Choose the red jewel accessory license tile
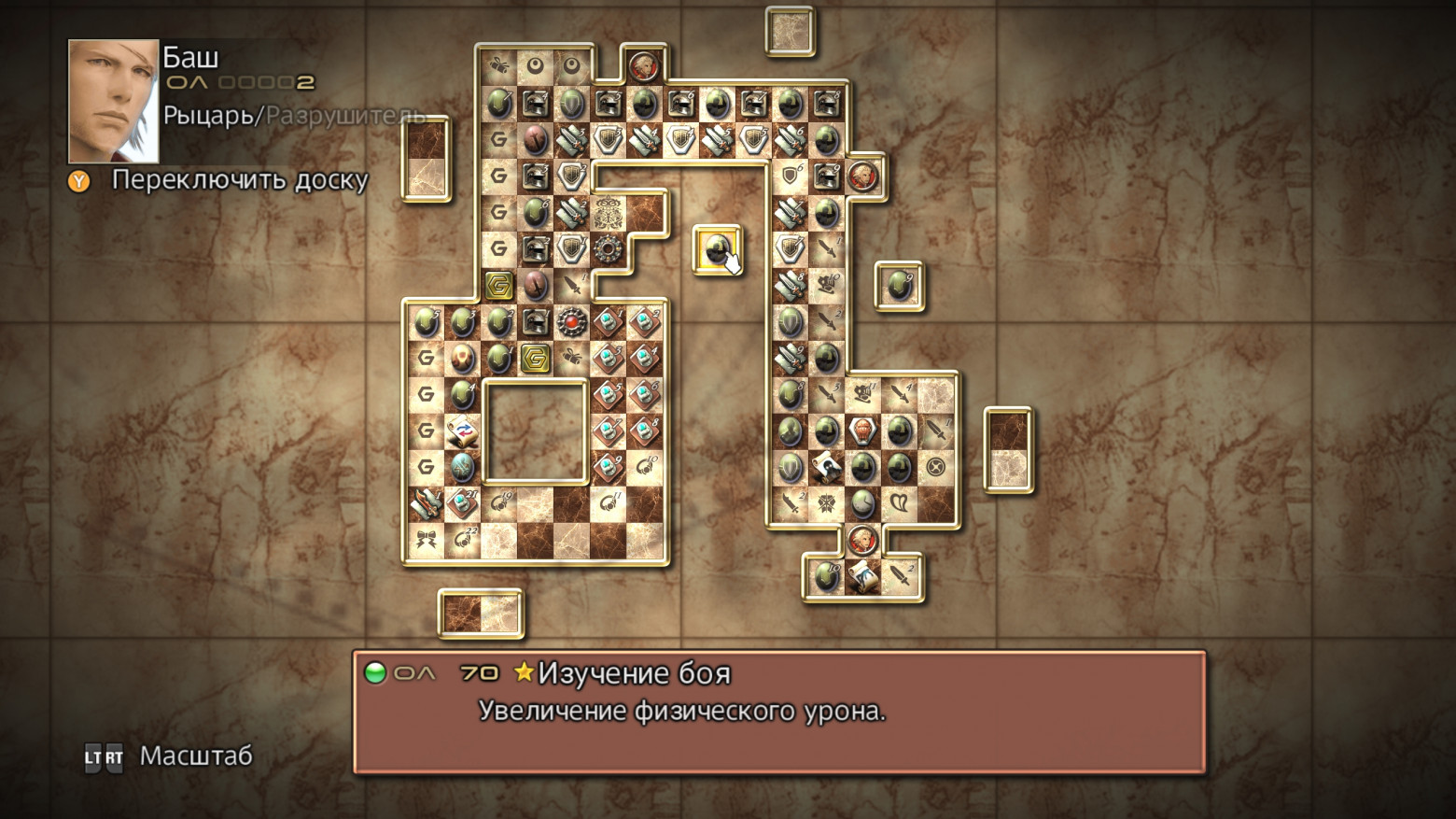The height and width of the screenshot is (819, 1456). tap(571, 322)
